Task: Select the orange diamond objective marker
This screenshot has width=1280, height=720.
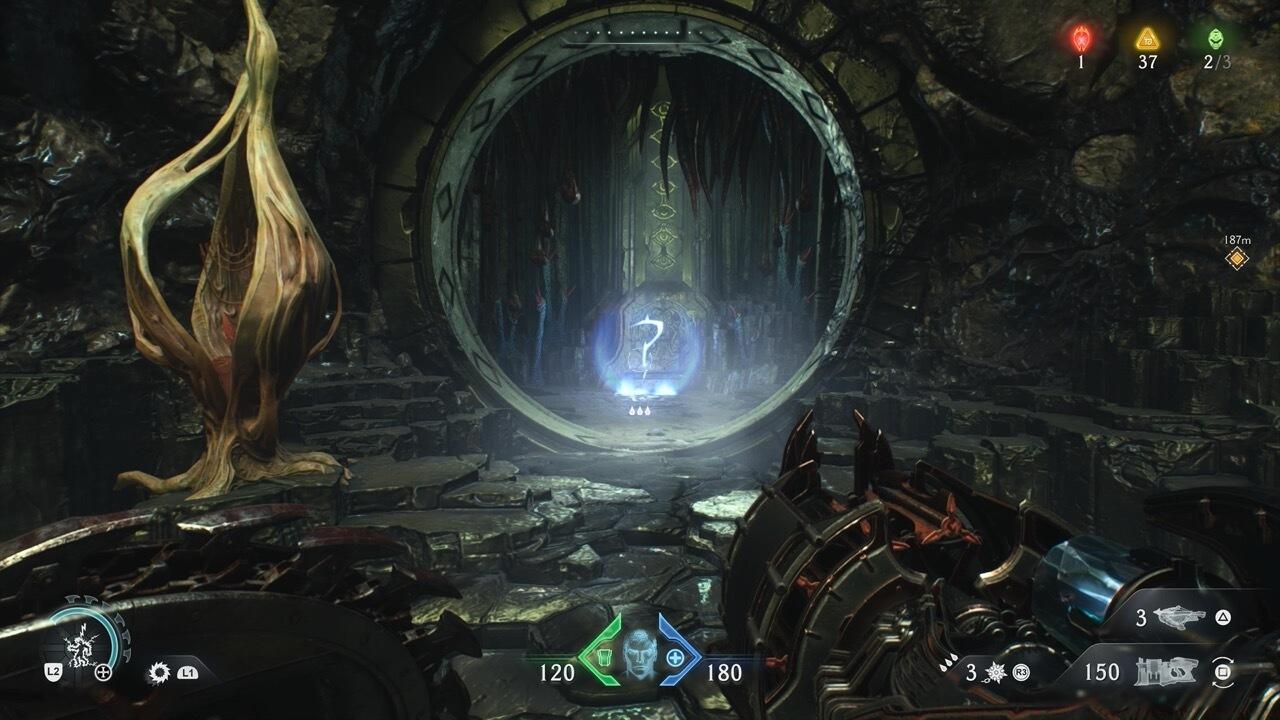Action: (x=1237, y=259)
